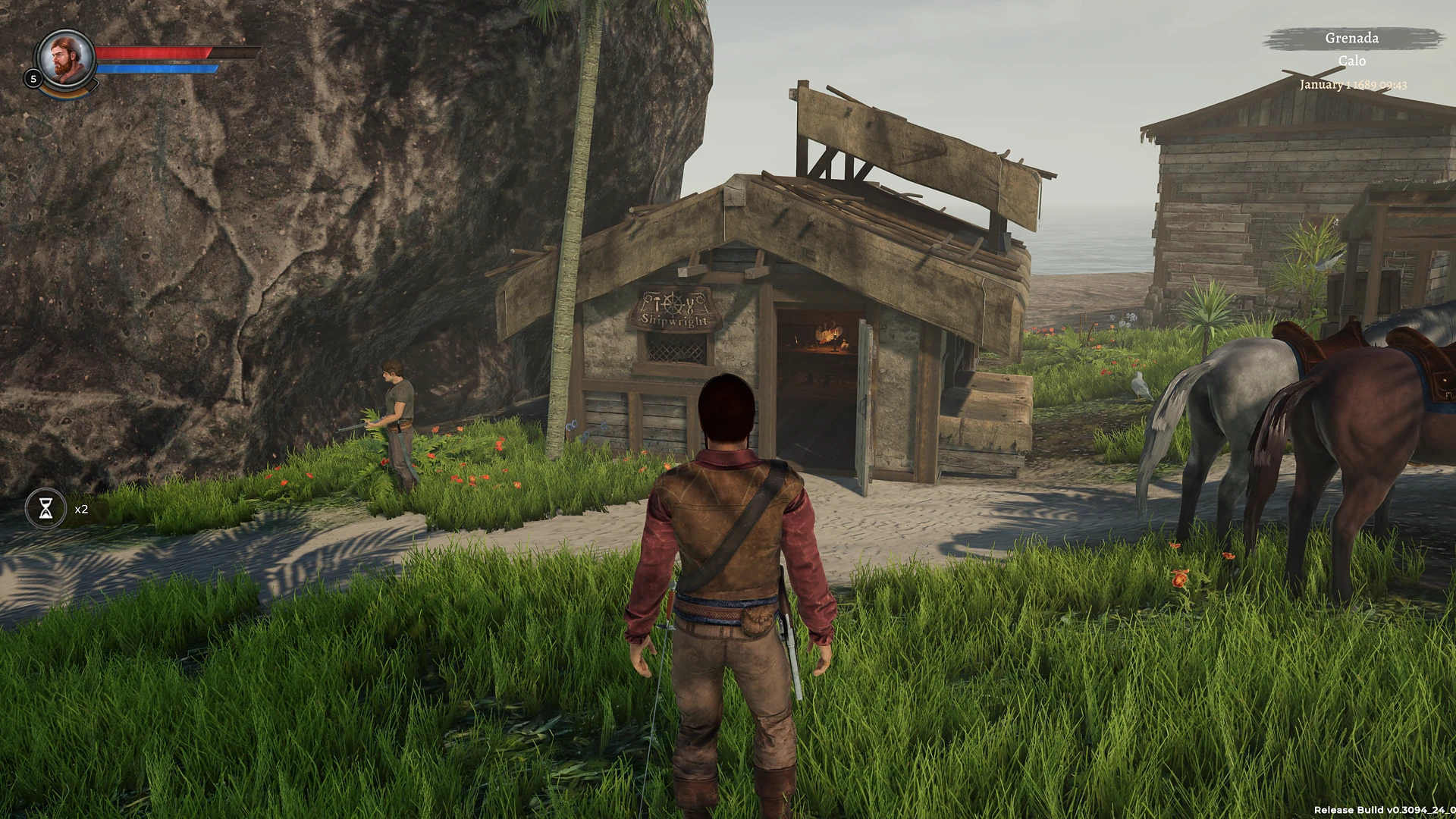Click the Calo label beneath Grenada
The width and height of the screenshot is (1456, 819).
(x=1354, y=62)
